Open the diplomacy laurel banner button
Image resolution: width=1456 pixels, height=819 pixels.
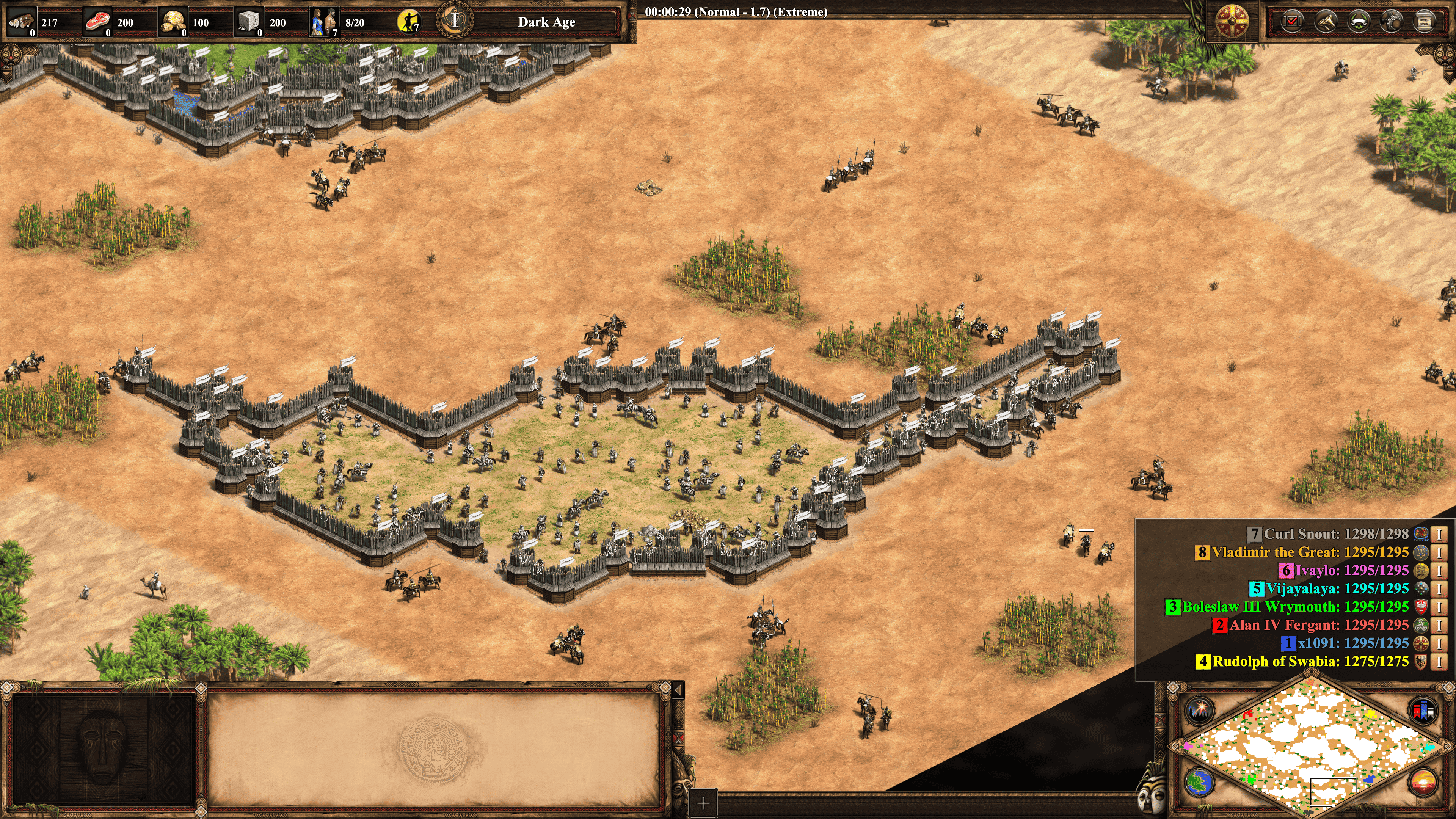click(1359, 22)
